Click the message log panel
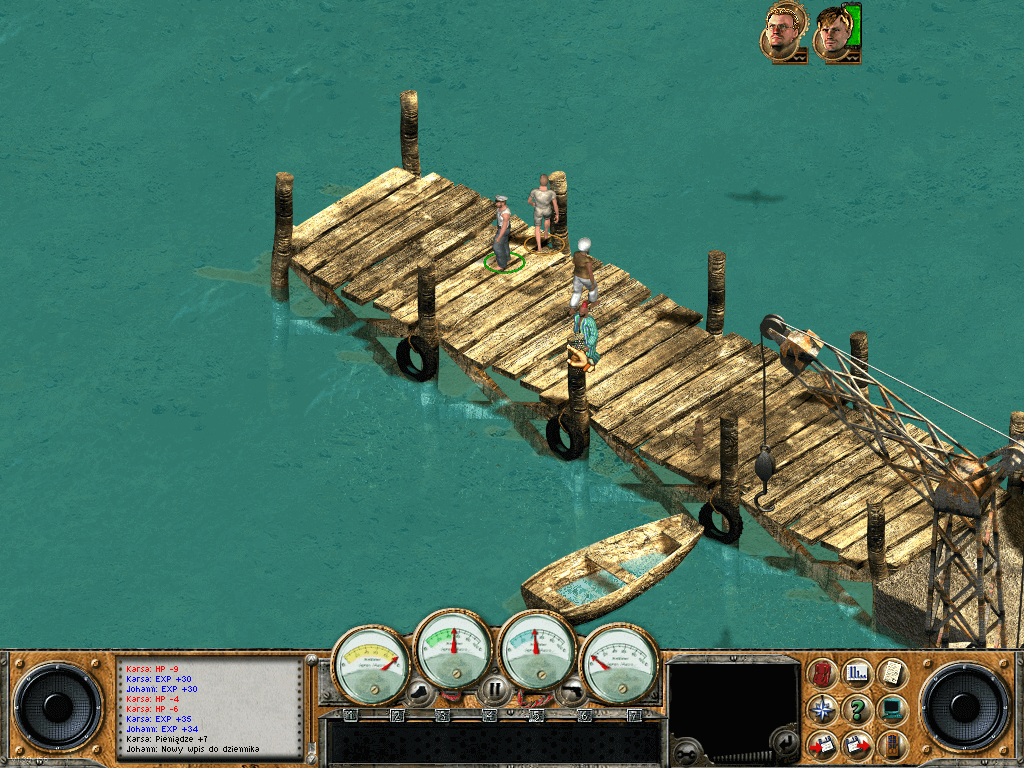Viewport: 1024px width, 768px height. 210,706
